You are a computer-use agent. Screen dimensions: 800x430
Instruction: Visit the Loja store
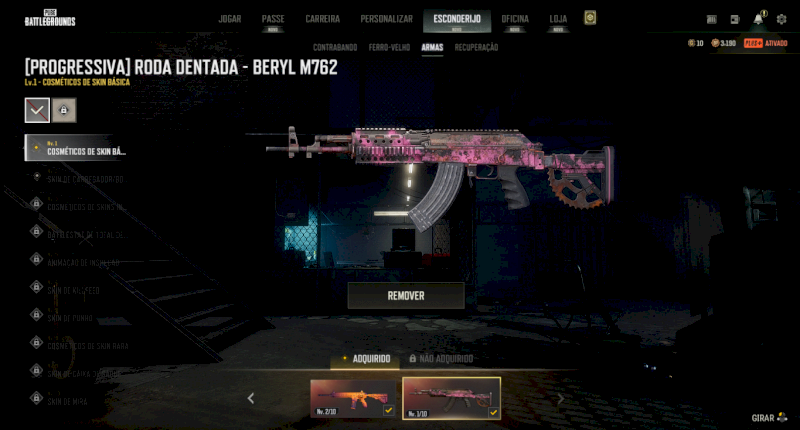click(x=558, y=19)
